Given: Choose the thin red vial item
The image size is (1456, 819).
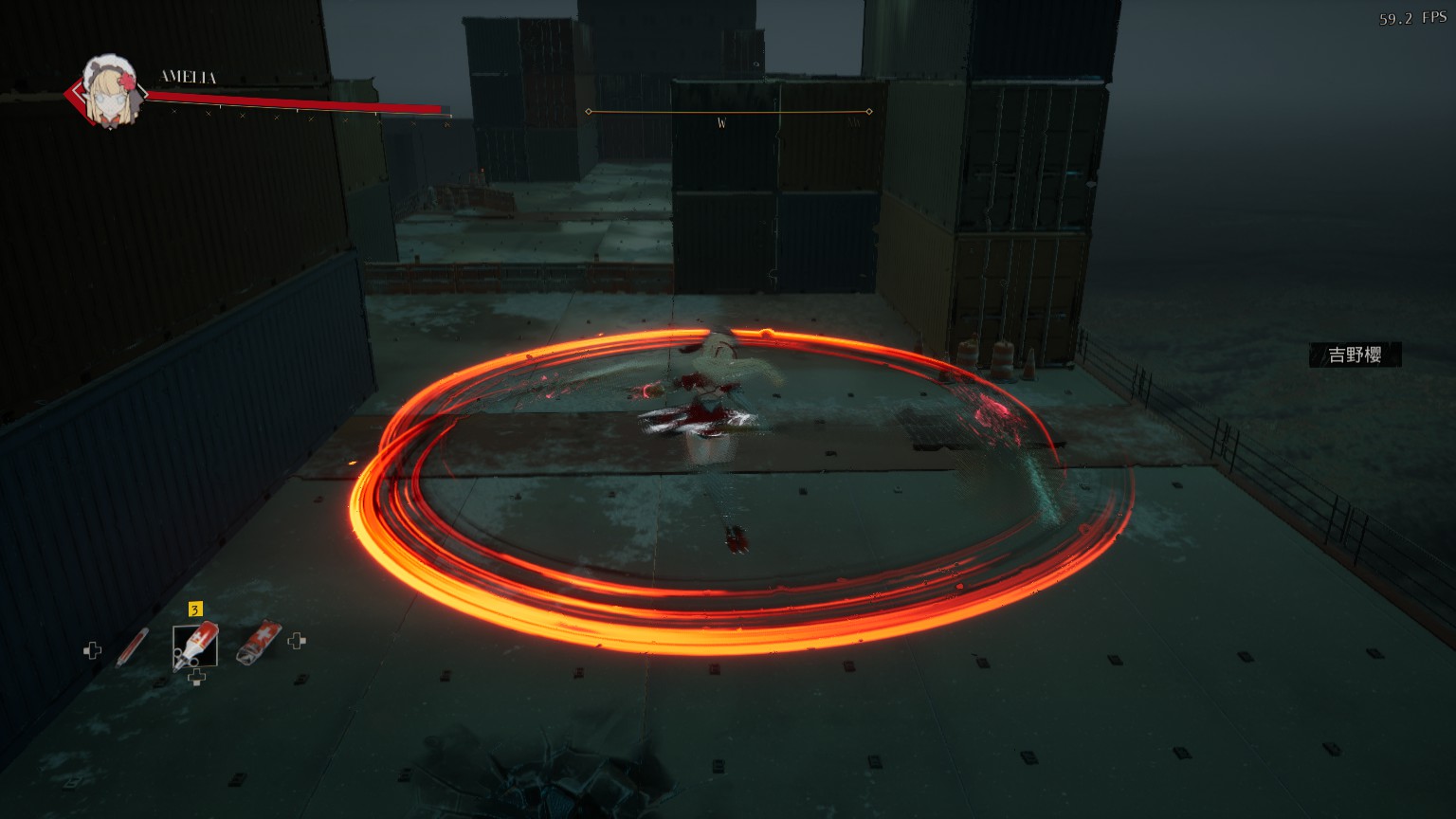Looking at the screenshot, I should (132, 646).
